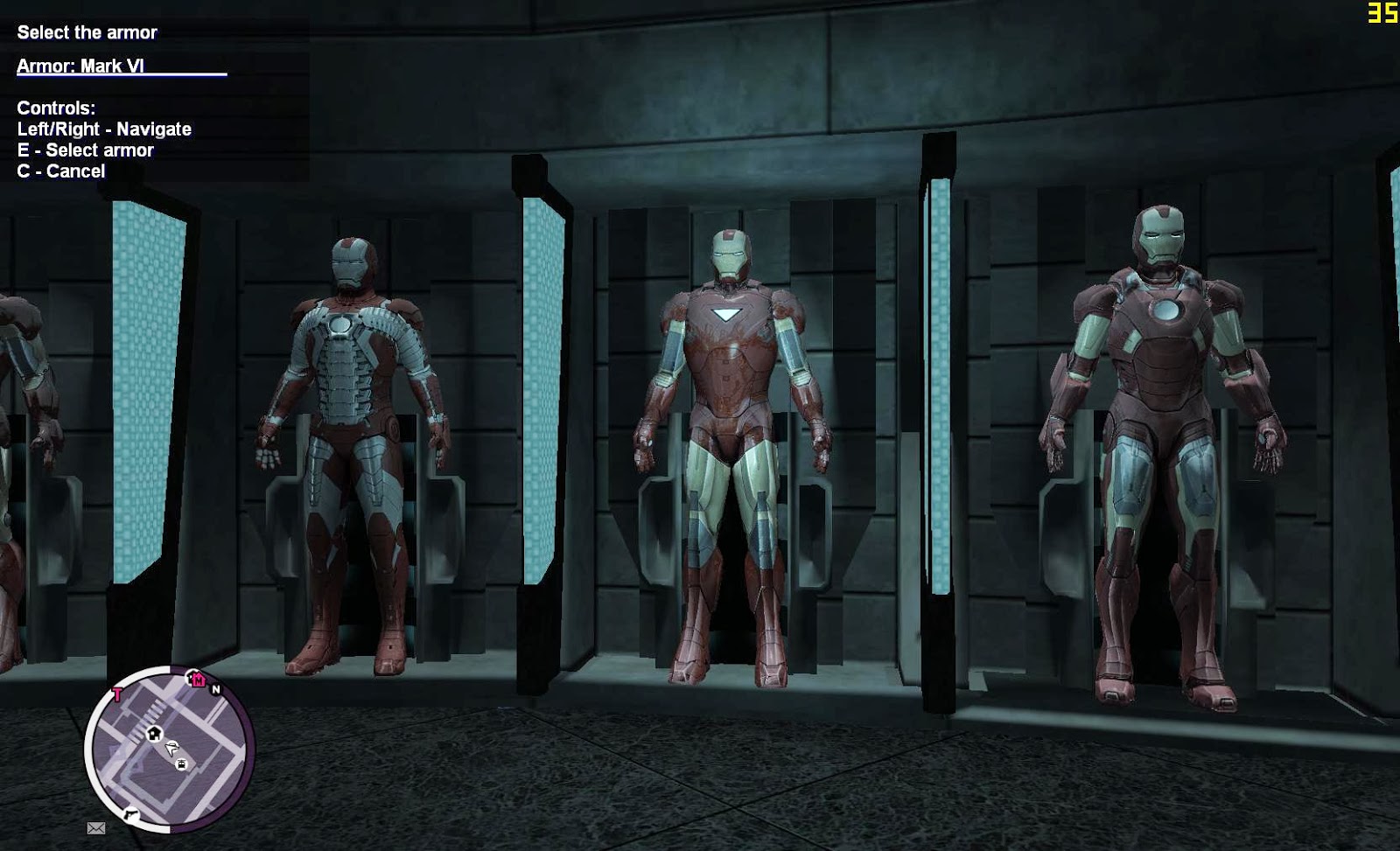Click Left/Right - Navigate instruction text
Viewport: 1400px width, 851px height.
click(104, 129)
